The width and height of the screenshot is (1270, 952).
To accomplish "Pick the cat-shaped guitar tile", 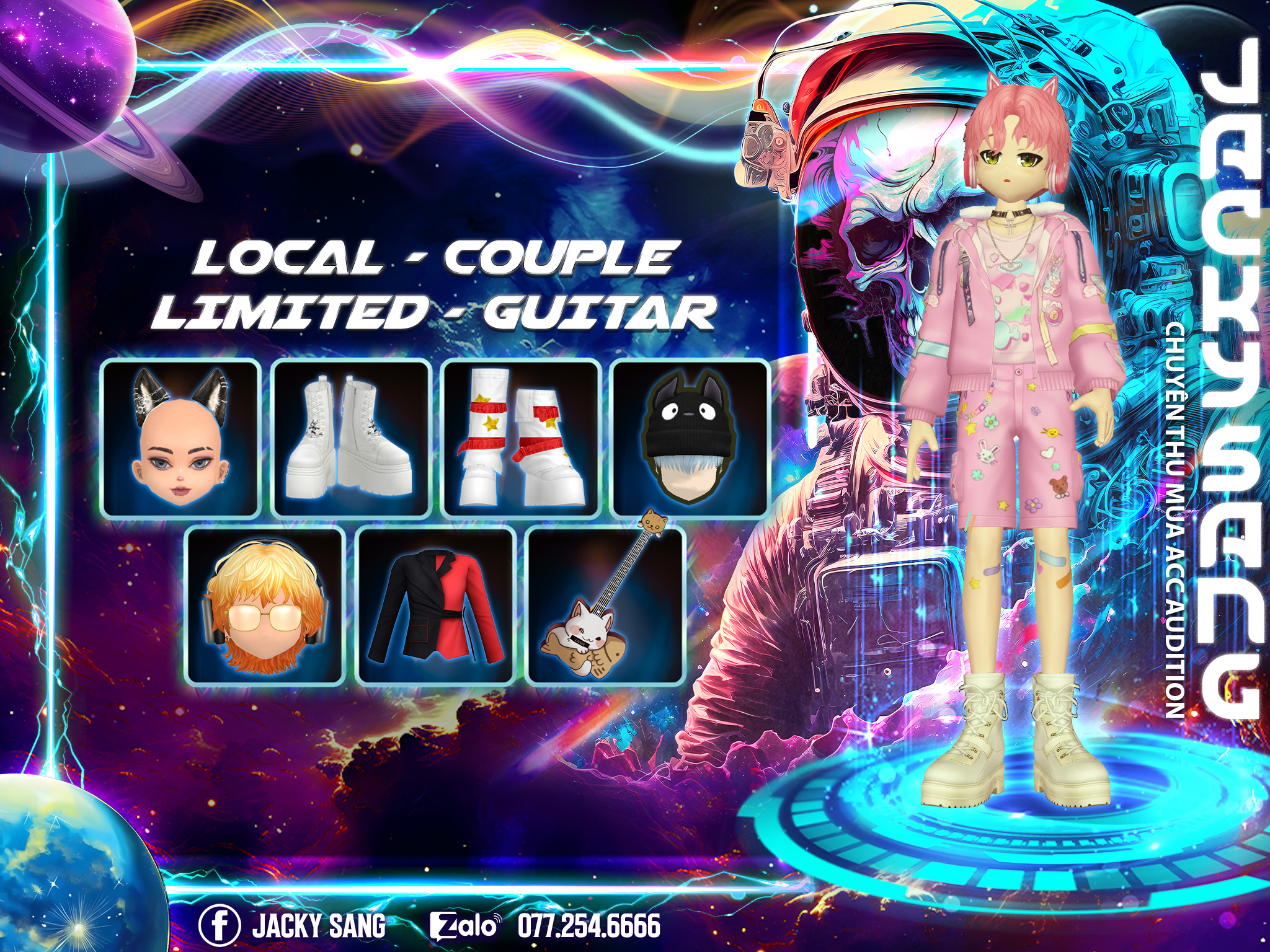I will coord(605,606).
